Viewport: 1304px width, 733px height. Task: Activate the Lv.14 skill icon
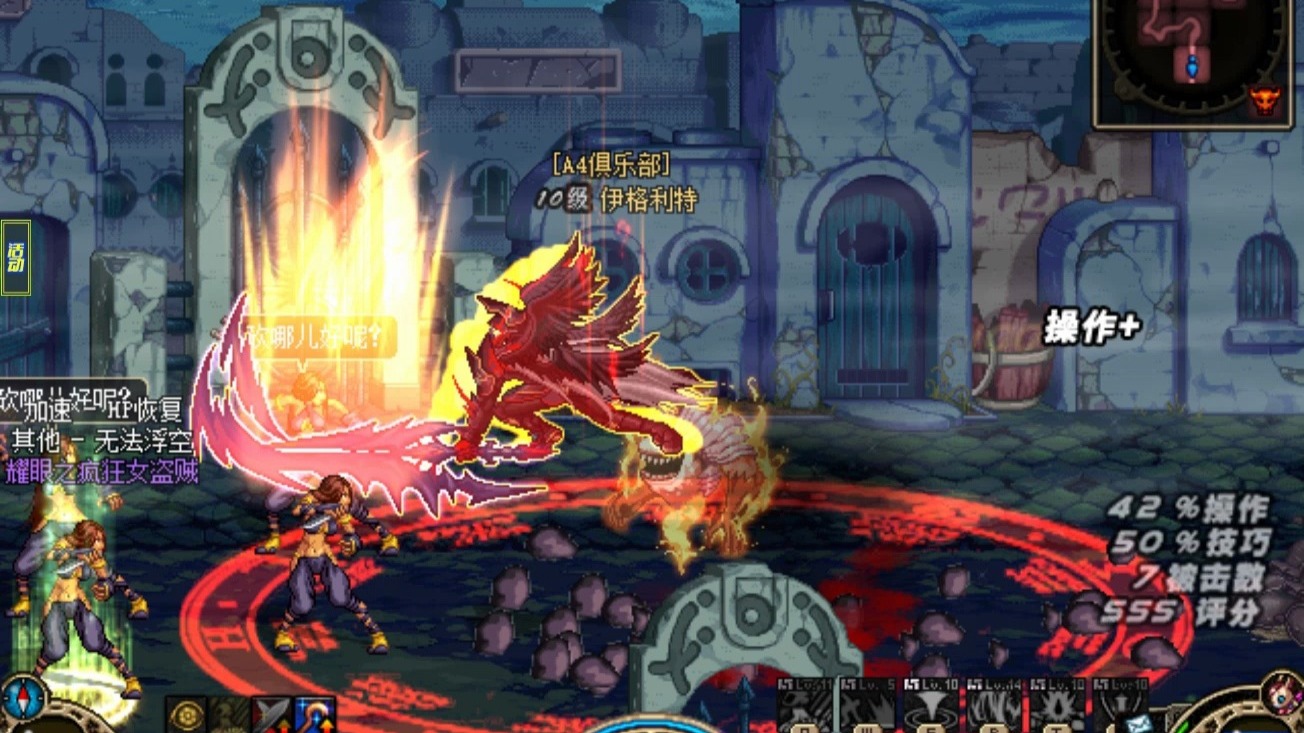click(993, 707)
